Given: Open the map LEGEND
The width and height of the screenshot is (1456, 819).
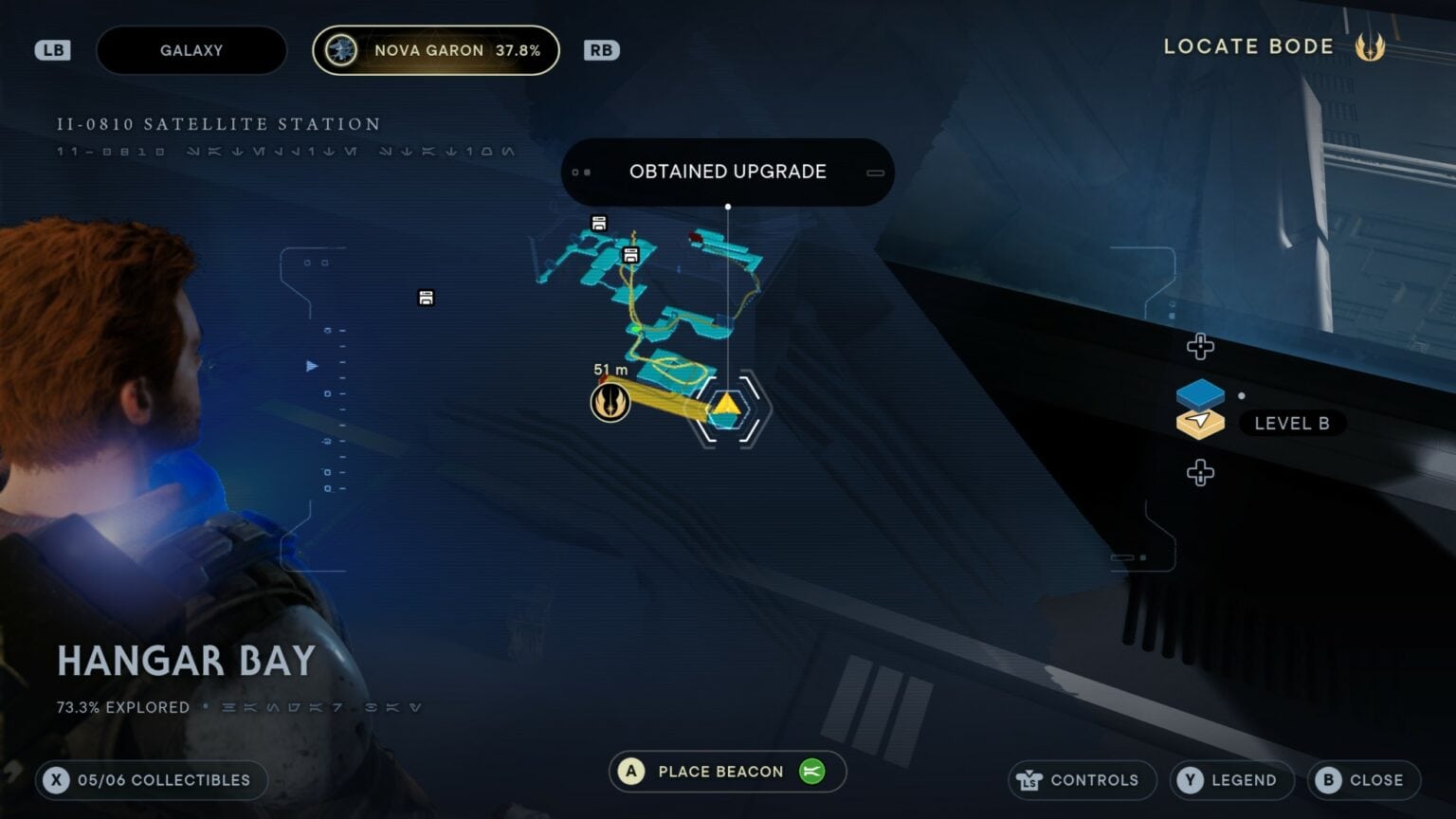Looking at the screenshot, I should pyautogui.click(x=1231, y=780).
